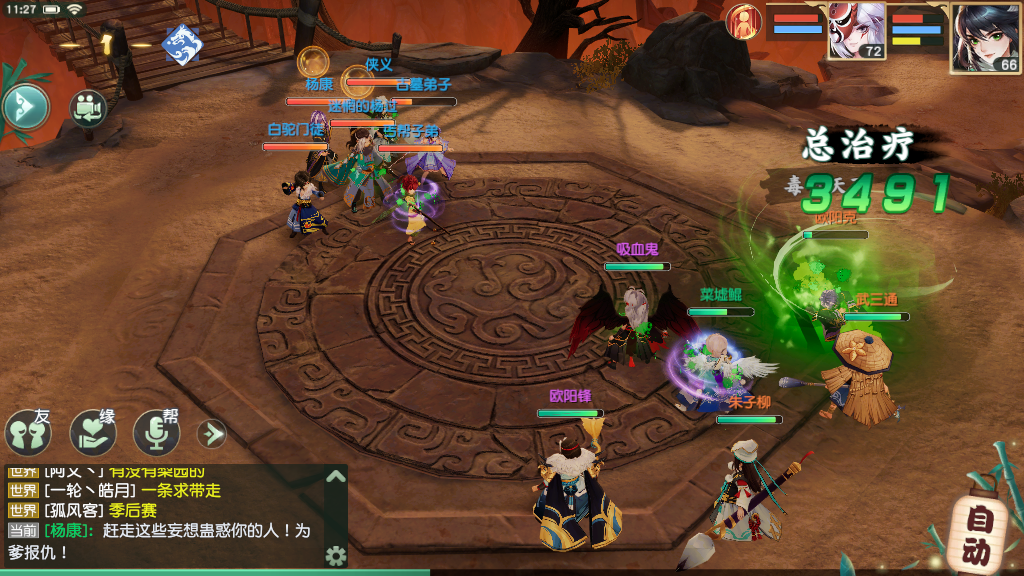Activate the 帮 microphone voice button
The width and height of the screenshot is (1024, 576).
click(157, 432)
